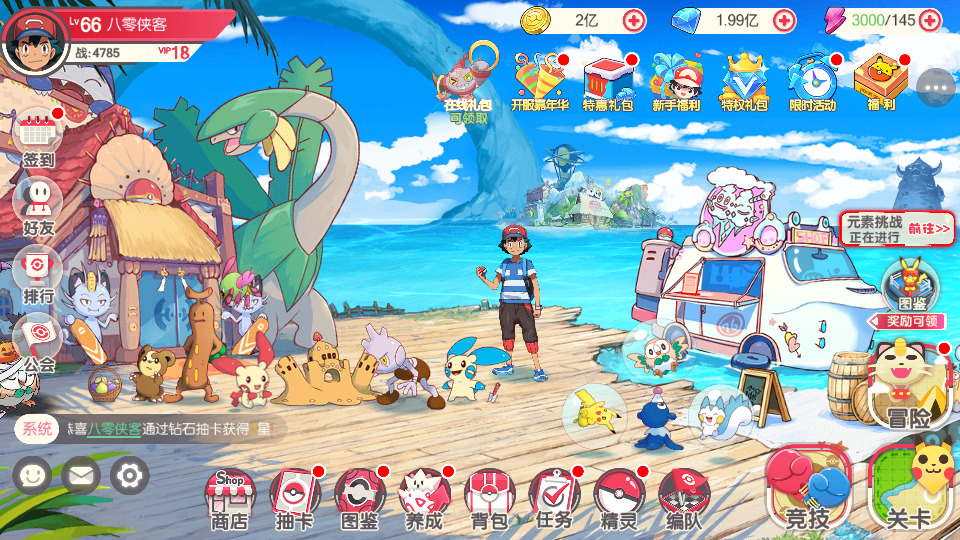This screenshot has height=540, width=960.
Task: Open the 抽卡 card draw
Action: (x=294, y=495)
